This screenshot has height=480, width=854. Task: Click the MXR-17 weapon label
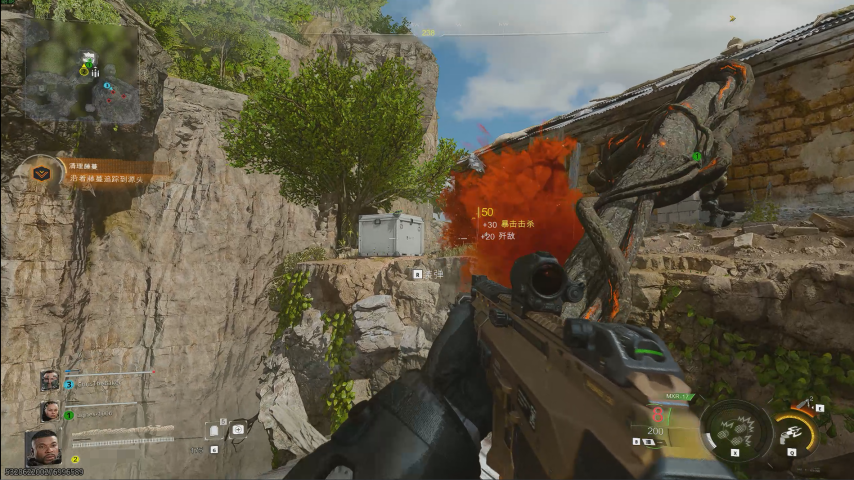click(651, 397)
